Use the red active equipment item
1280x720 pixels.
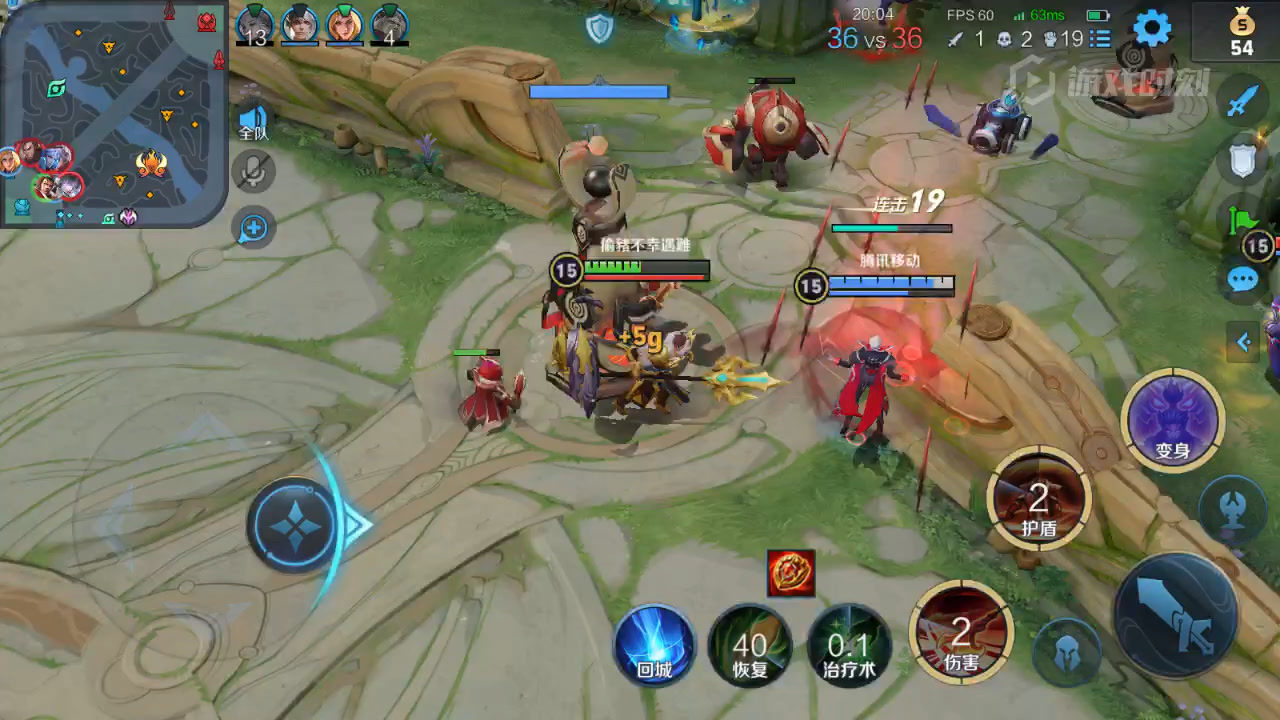pos(791,573)
